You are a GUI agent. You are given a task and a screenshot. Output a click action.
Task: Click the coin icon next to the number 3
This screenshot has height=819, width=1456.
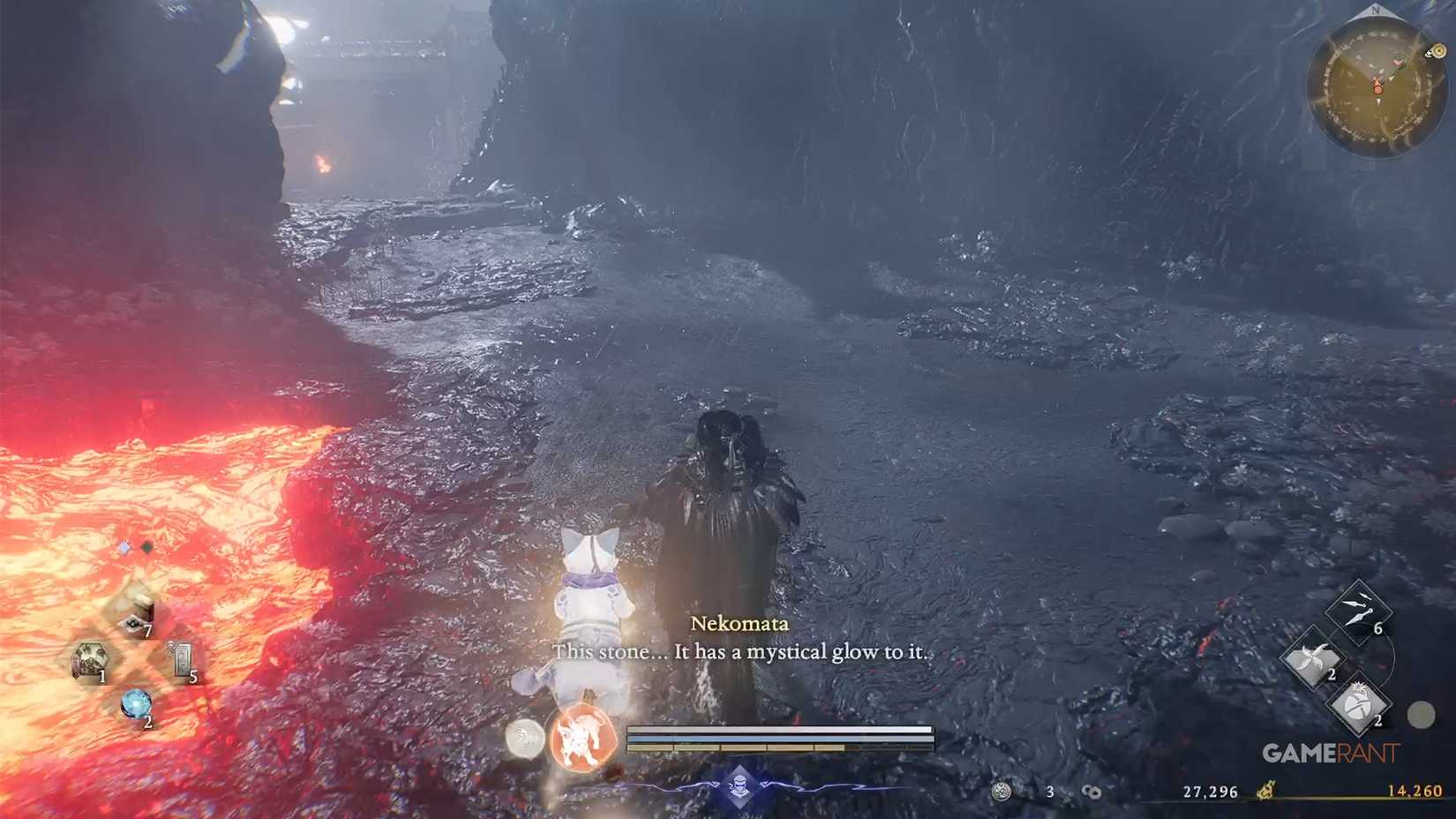(x=1003, y=791)
